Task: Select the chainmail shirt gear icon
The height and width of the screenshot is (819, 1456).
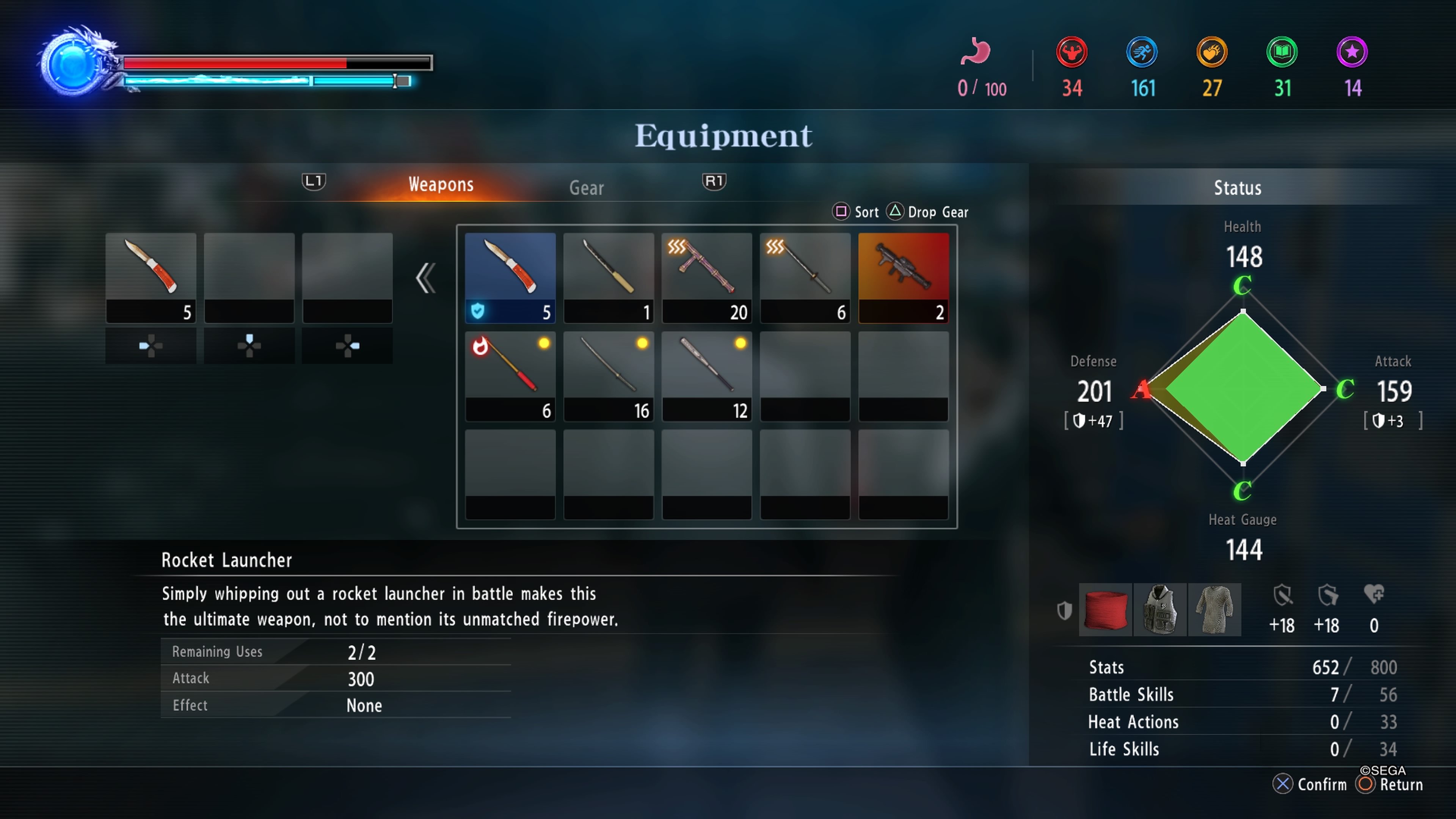Action: click(1214, 609)
